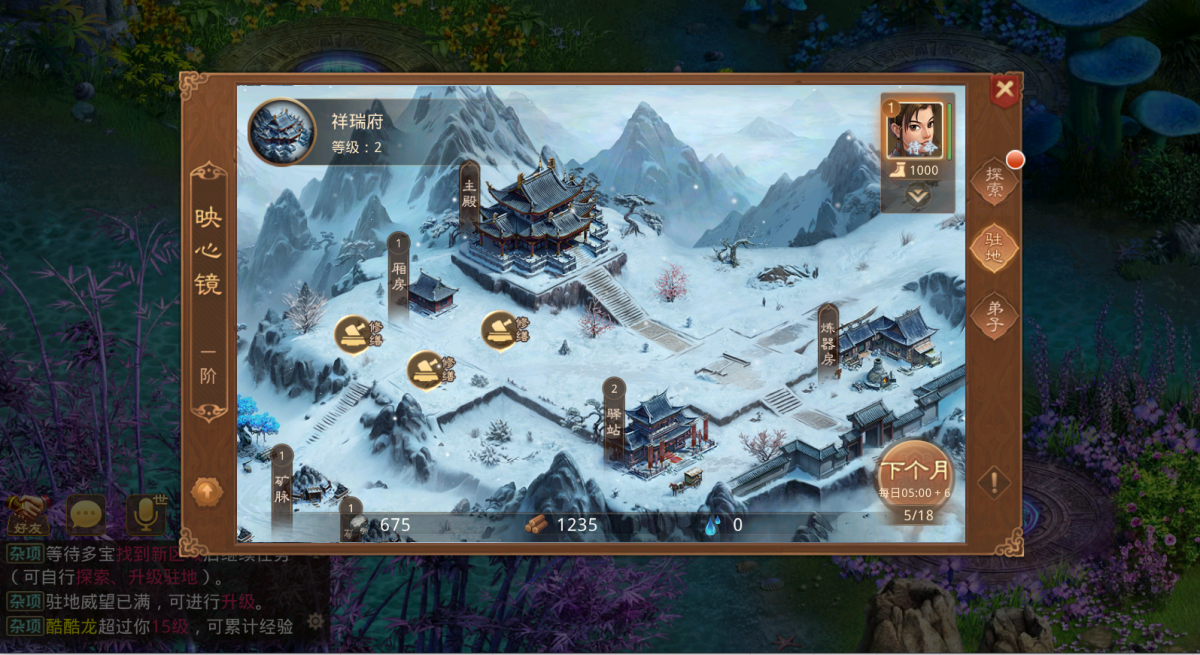1200x655 pixels.
Task: Expand the disciple list arrow
Action: (x=917, y=196)
